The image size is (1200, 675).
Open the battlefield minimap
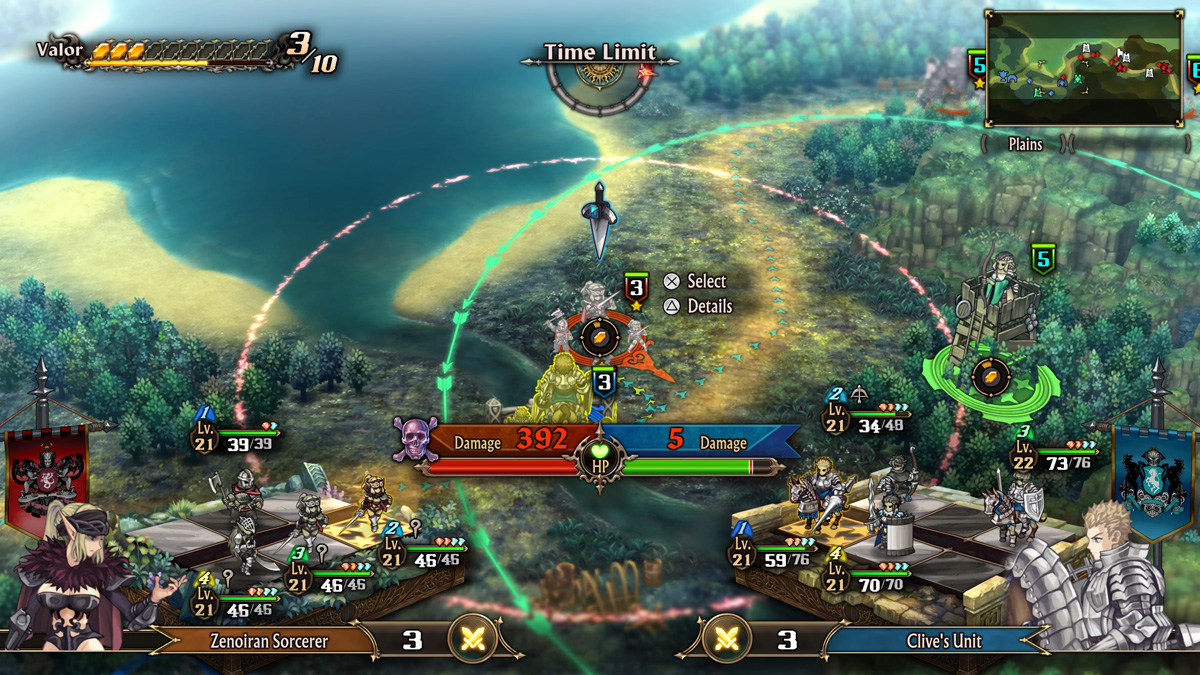[x=1084, y=68]
